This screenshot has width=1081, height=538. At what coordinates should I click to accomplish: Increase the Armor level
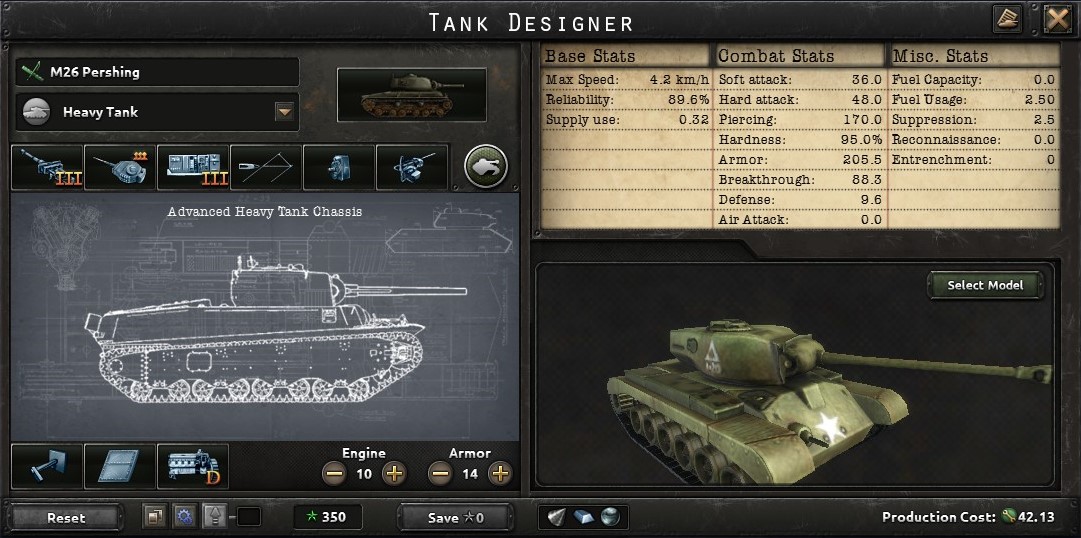click(x=501, y=473)
